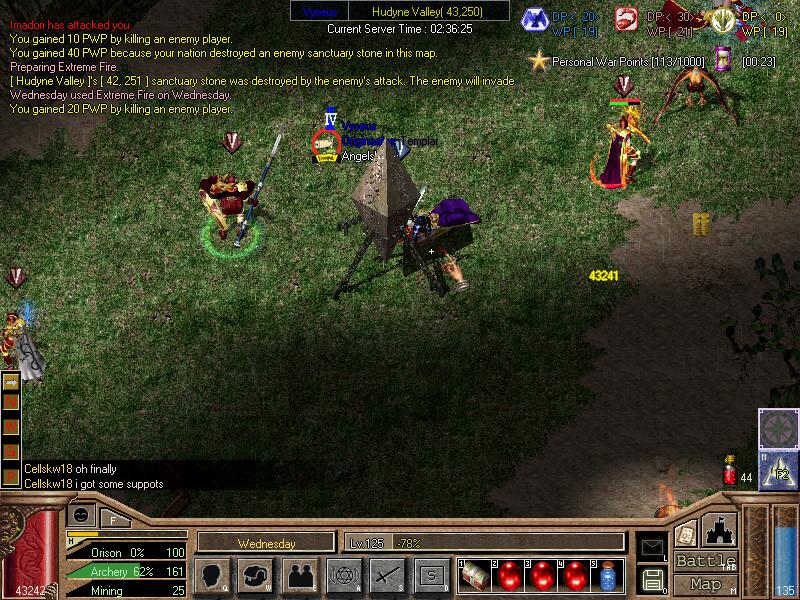Open the inventory bag button
Image resolution: width=800 pixels, height=600 pixels.
[x=256, y=575]
